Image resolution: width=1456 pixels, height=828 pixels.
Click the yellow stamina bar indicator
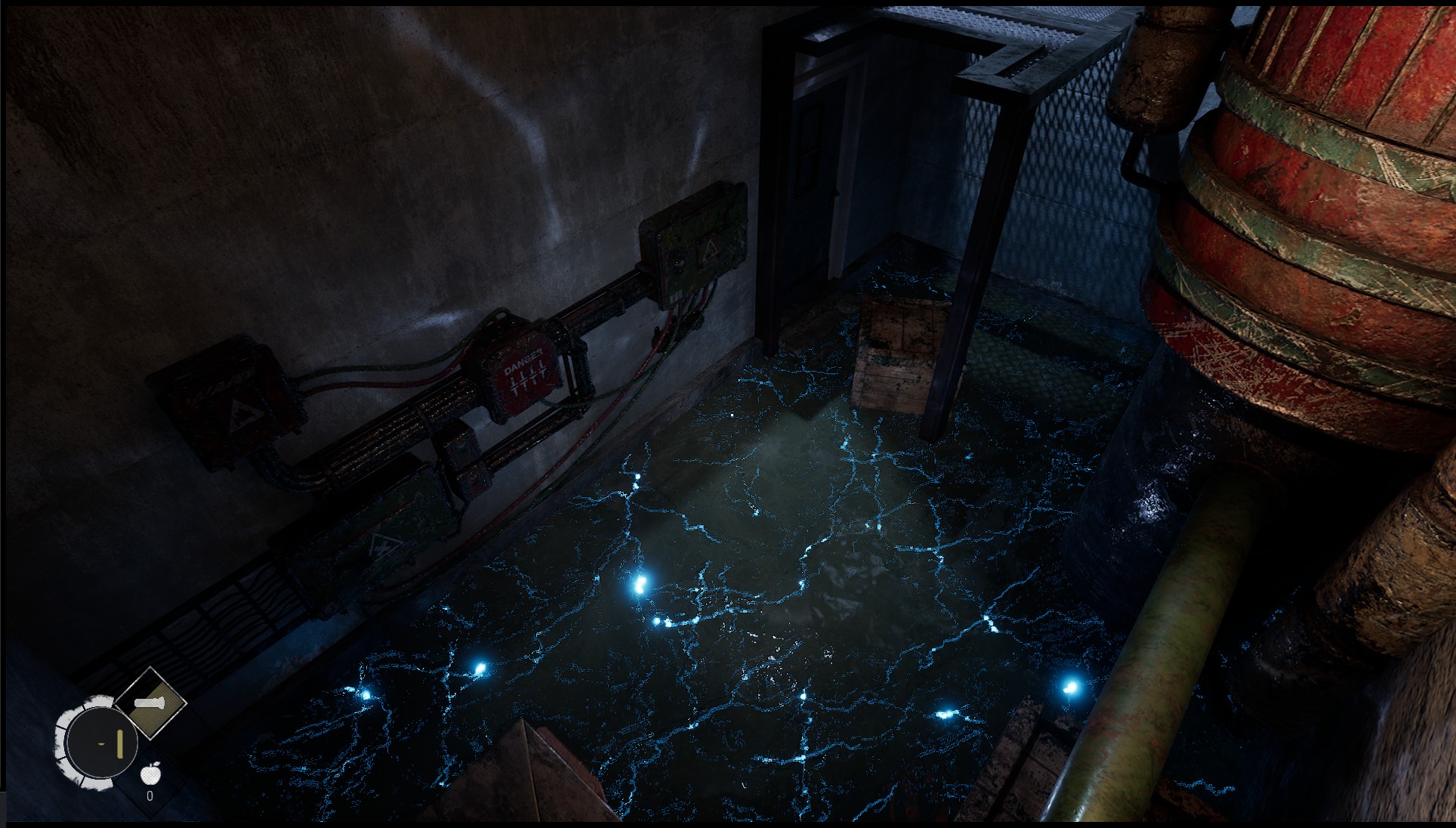119,744
